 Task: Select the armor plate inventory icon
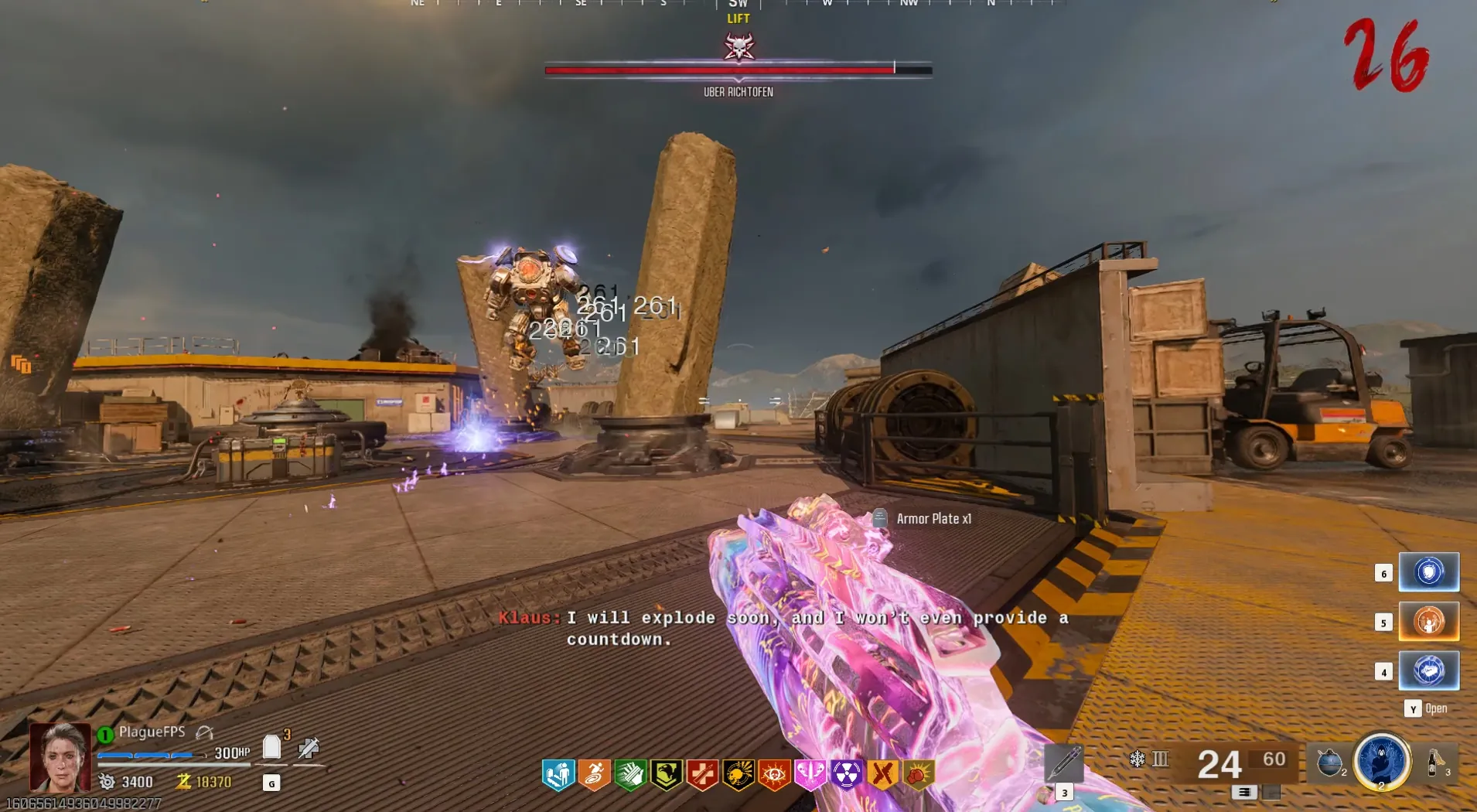tap(271, 747)
